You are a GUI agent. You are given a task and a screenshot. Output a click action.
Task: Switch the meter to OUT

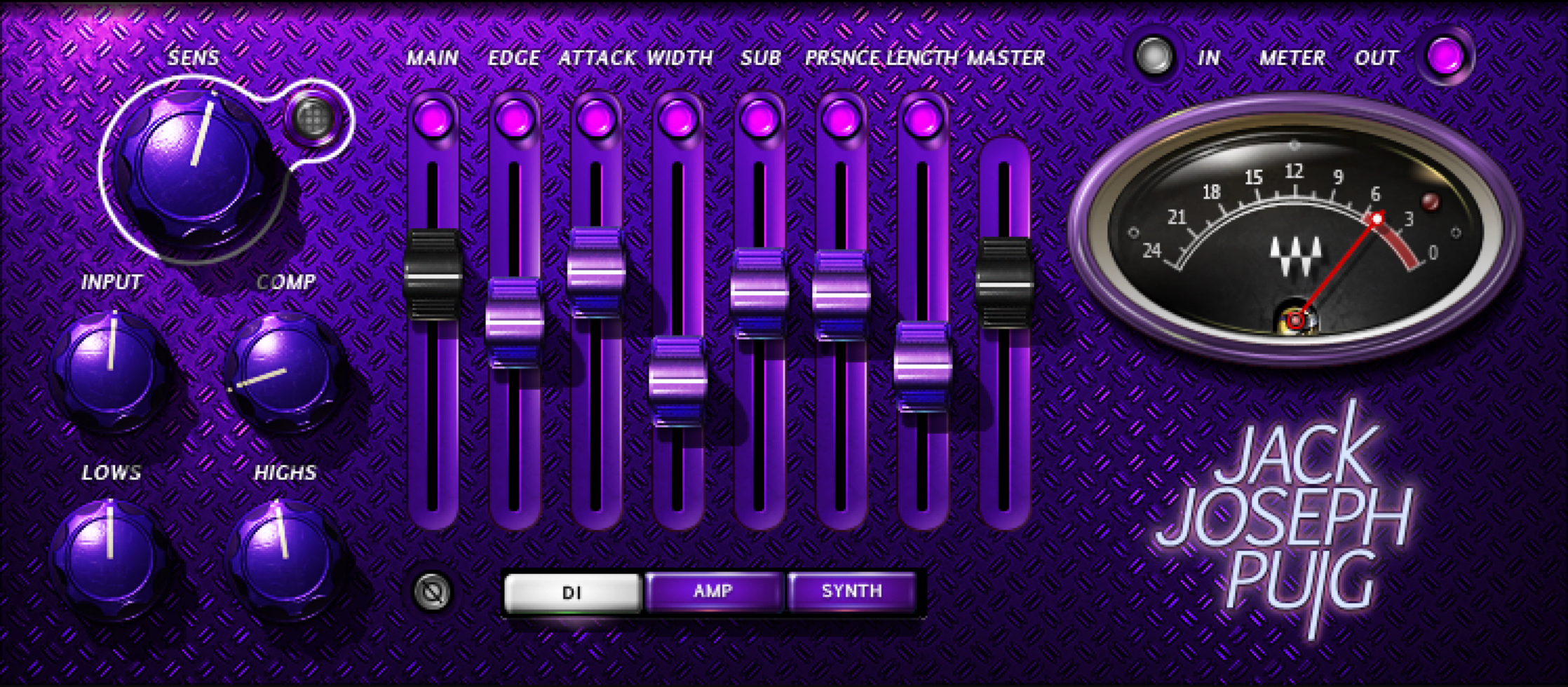(1445, 56)
